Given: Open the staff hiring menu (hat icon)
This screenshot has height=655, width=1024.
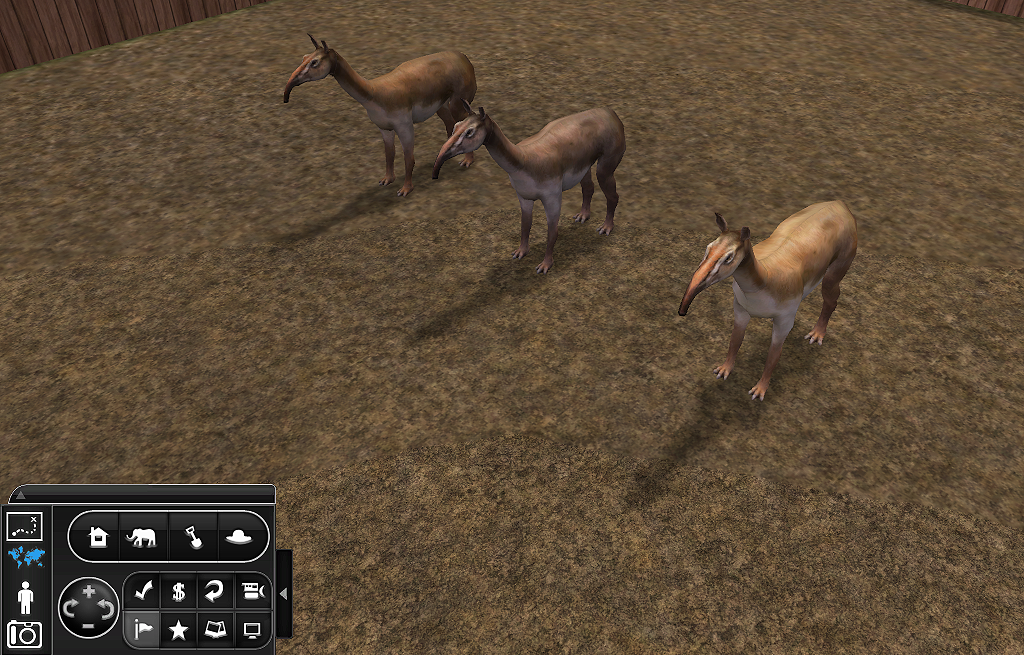Looking at the screenshot, I should 238,538.
